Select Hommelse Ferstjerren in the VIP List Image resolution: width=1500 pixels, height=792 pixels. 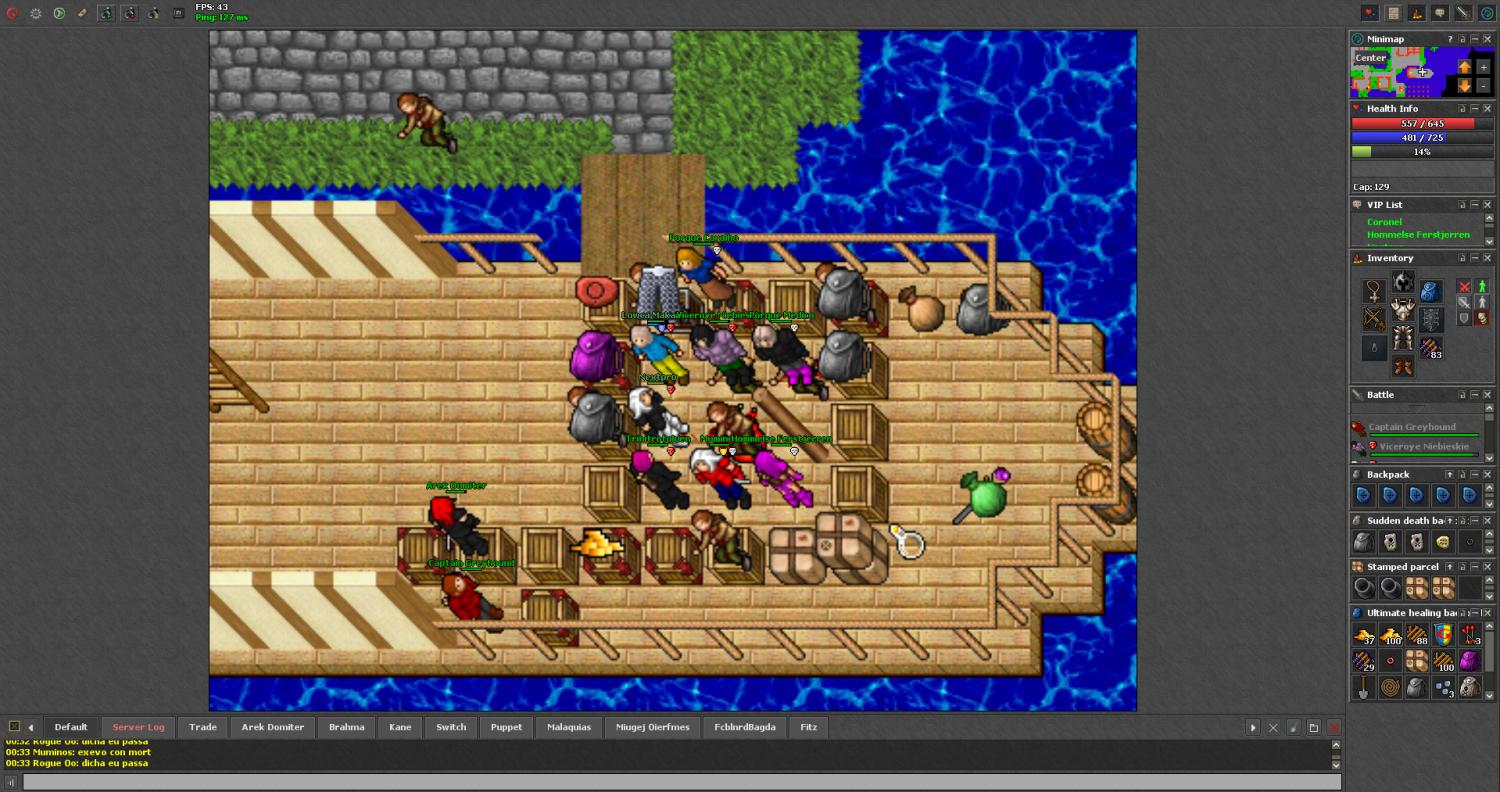[x=1418, y=235]
